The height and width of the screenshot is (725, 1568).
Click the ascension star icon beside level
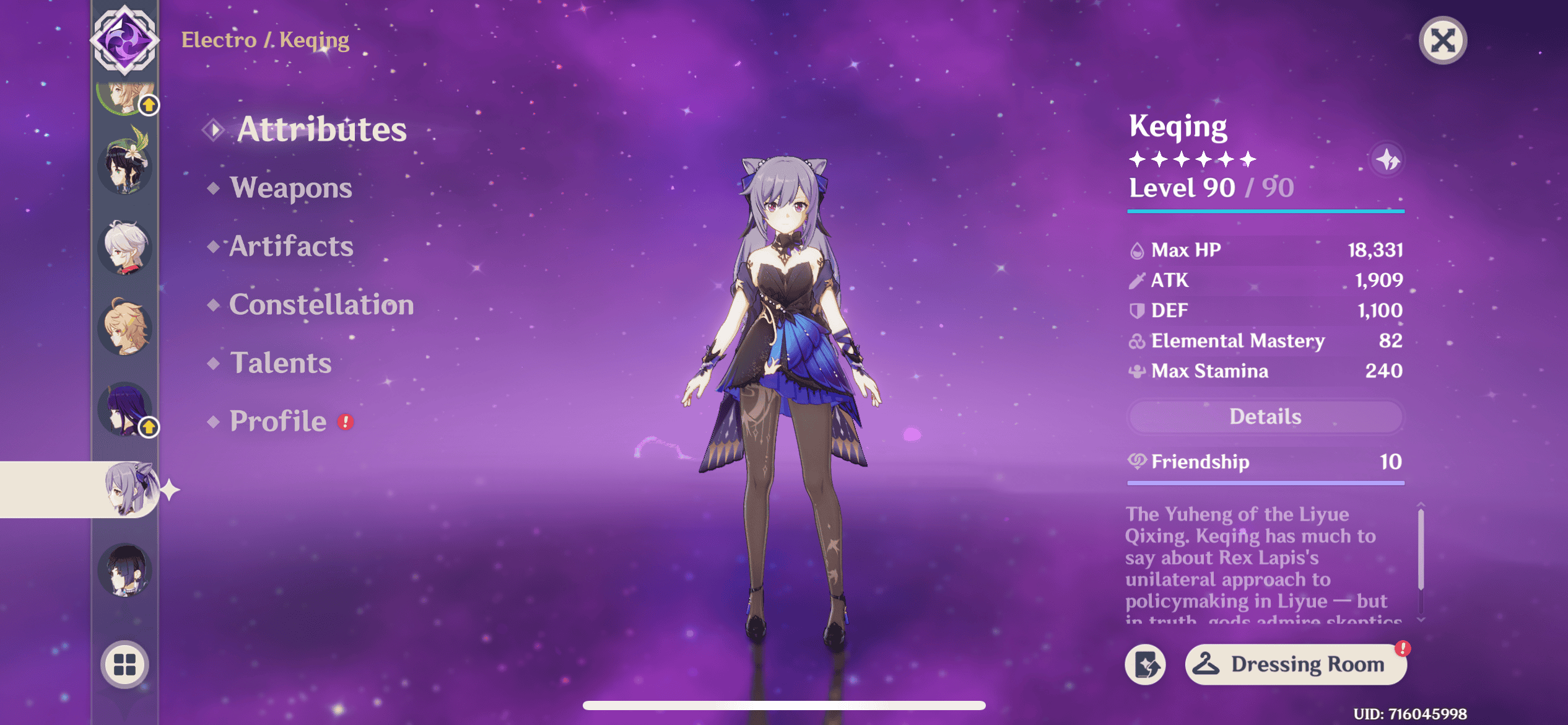tap(1387, 160)
